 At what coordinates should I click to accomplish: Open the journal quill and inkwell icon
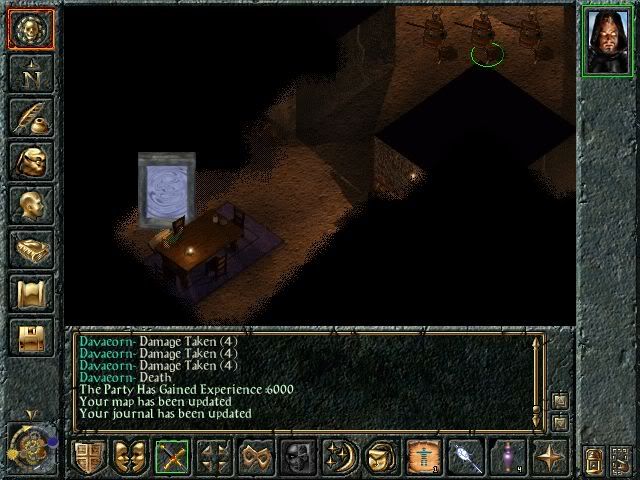(x=30, y=116)
